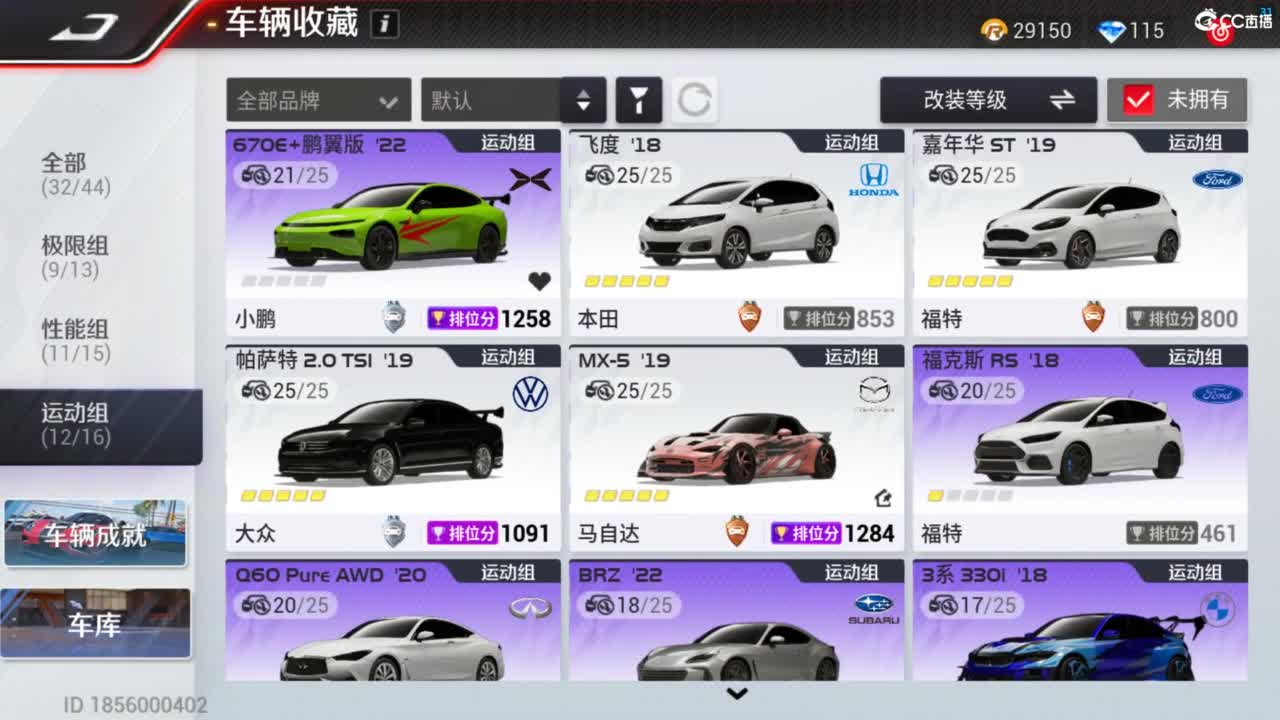1280x720 pixels.
Task: Open the 全部品牌 brand dropdown
Action: 317,100
